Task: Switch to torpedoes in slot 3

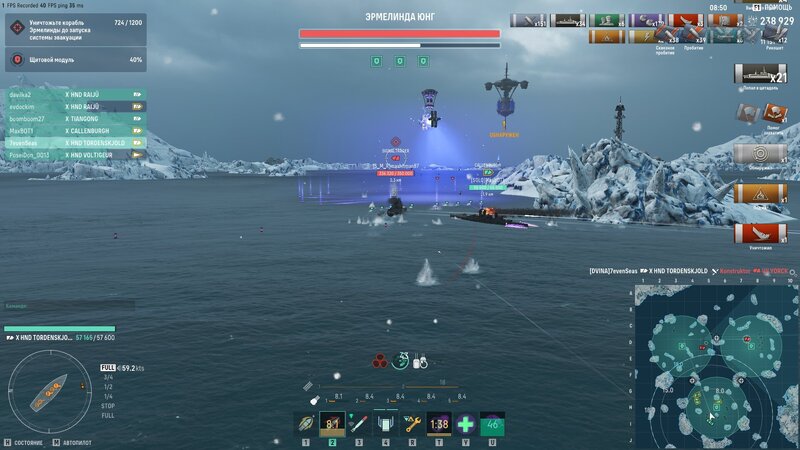Action: [x=359, y=423]
